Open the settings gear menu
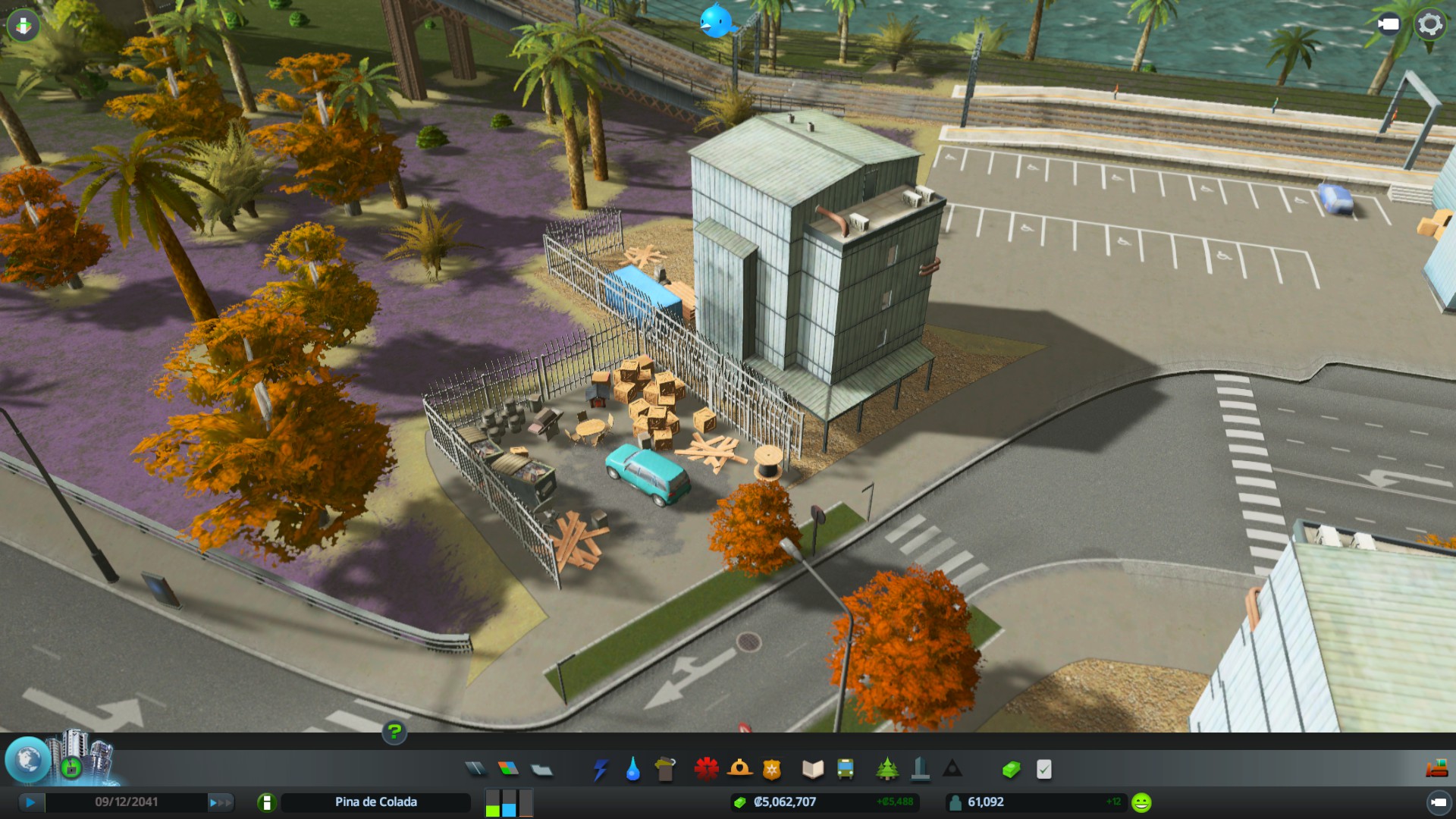 (x=1430, y=24)
